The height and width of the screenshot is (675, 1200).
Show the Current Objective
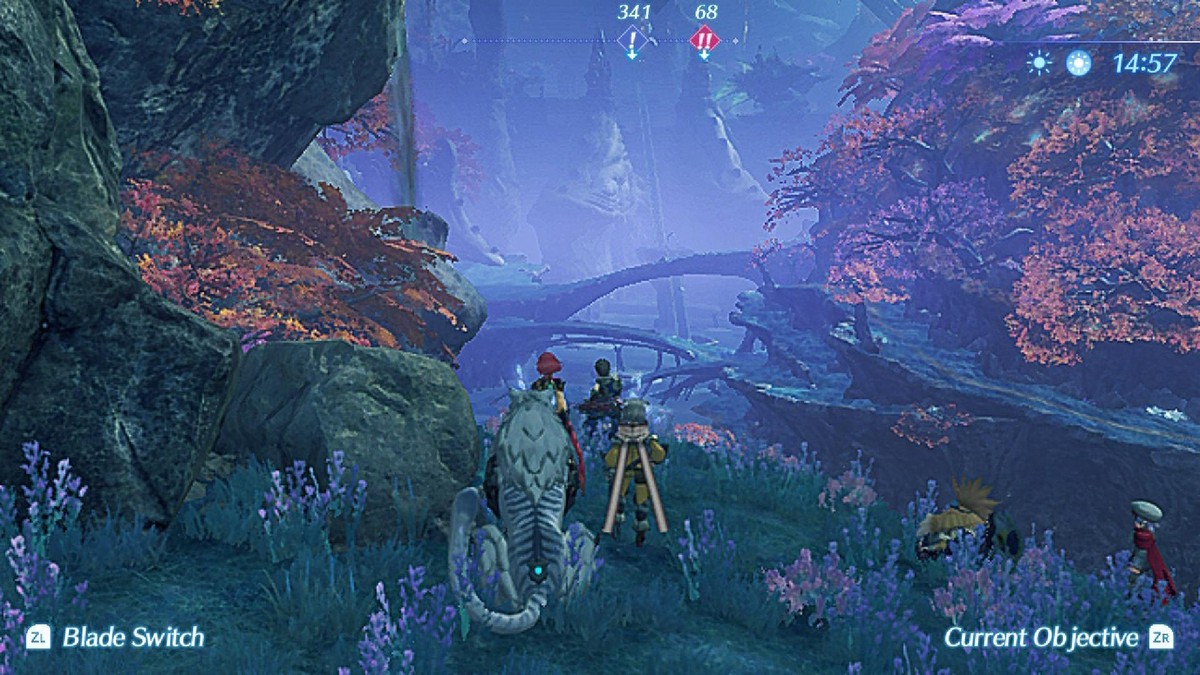click(1041, 637)
